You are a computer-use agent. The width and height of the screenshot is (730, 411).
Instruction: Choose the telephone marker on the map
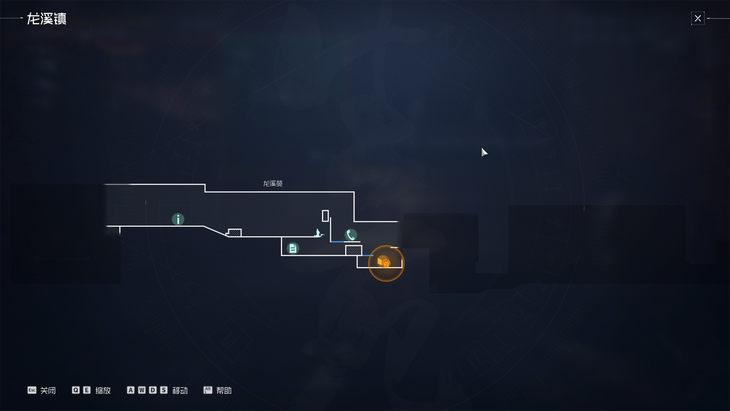tap(351, 235)
